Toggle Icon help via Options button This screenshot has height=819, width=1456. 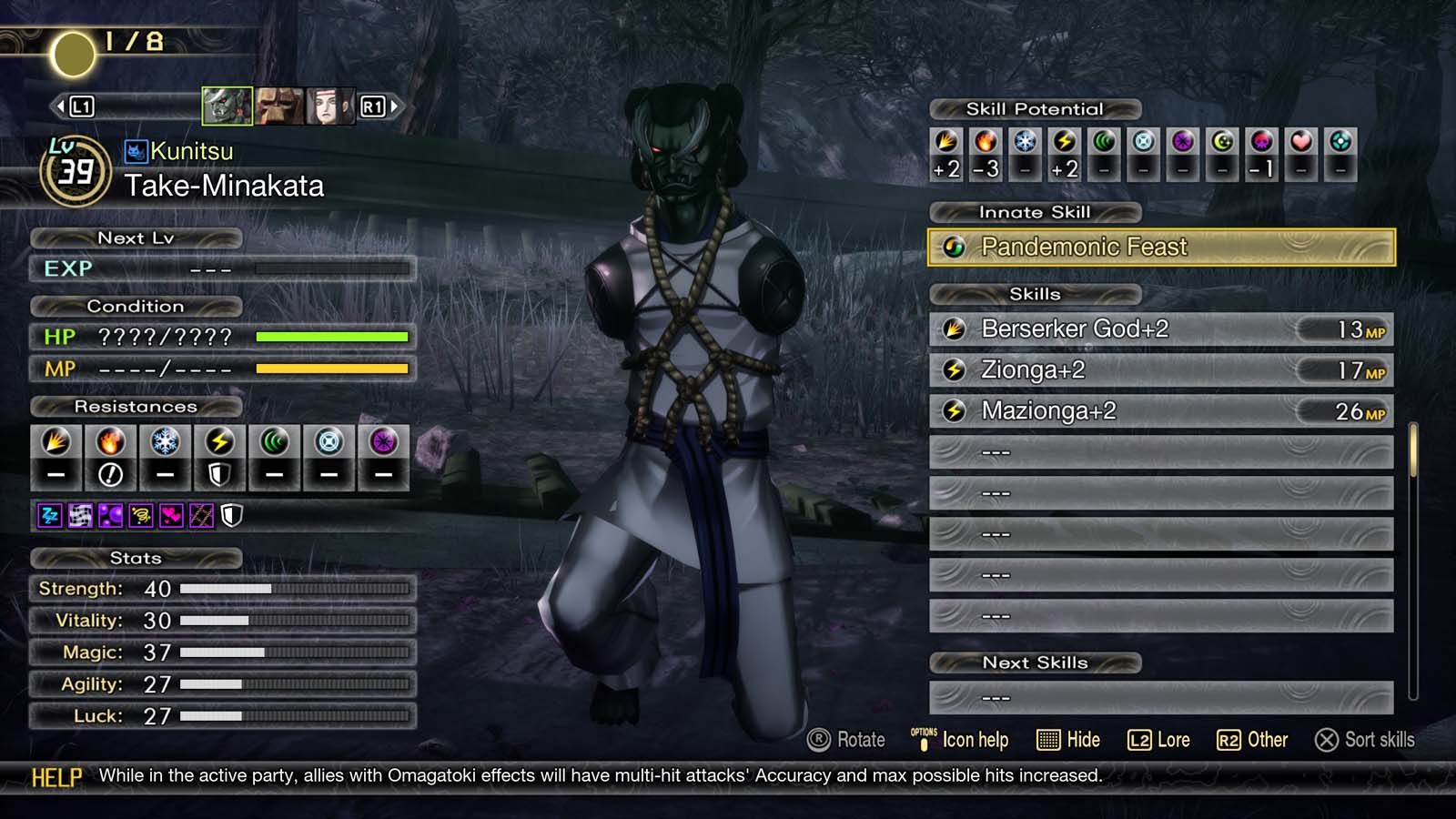[924, 739]
